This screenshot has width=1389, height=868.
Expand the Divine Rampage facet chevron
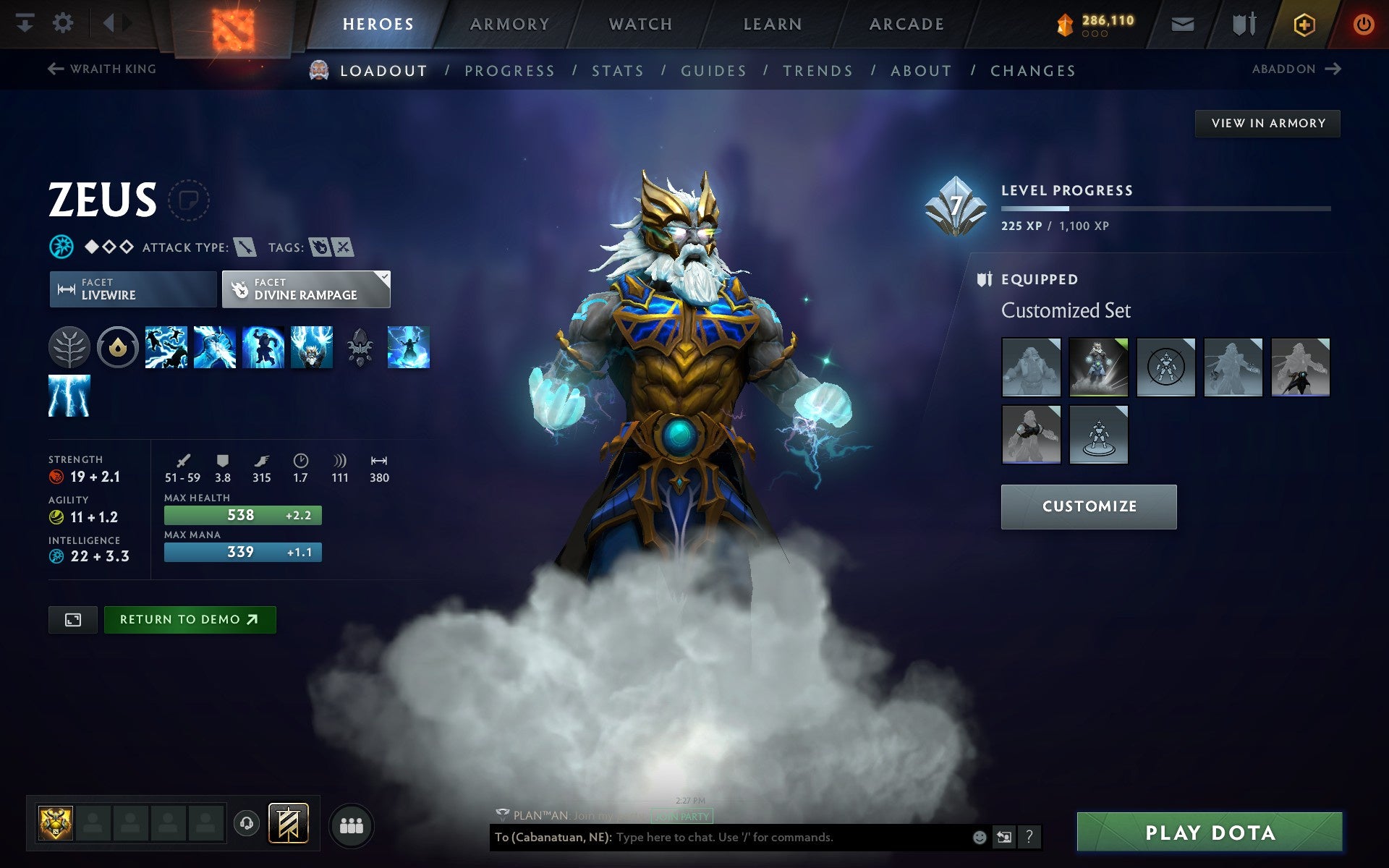pyautogui.click(x=384, y=276)
